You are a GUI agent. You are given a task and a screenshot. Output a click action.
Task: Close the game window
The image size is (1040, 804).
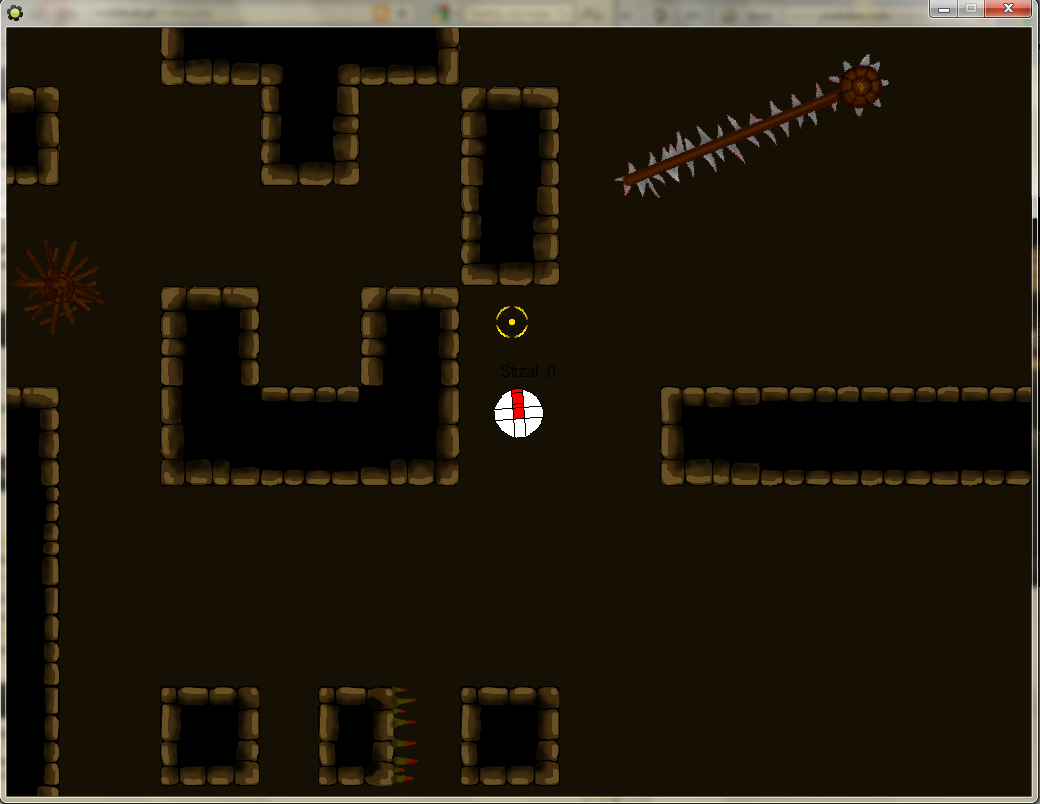click(1009, 9)
